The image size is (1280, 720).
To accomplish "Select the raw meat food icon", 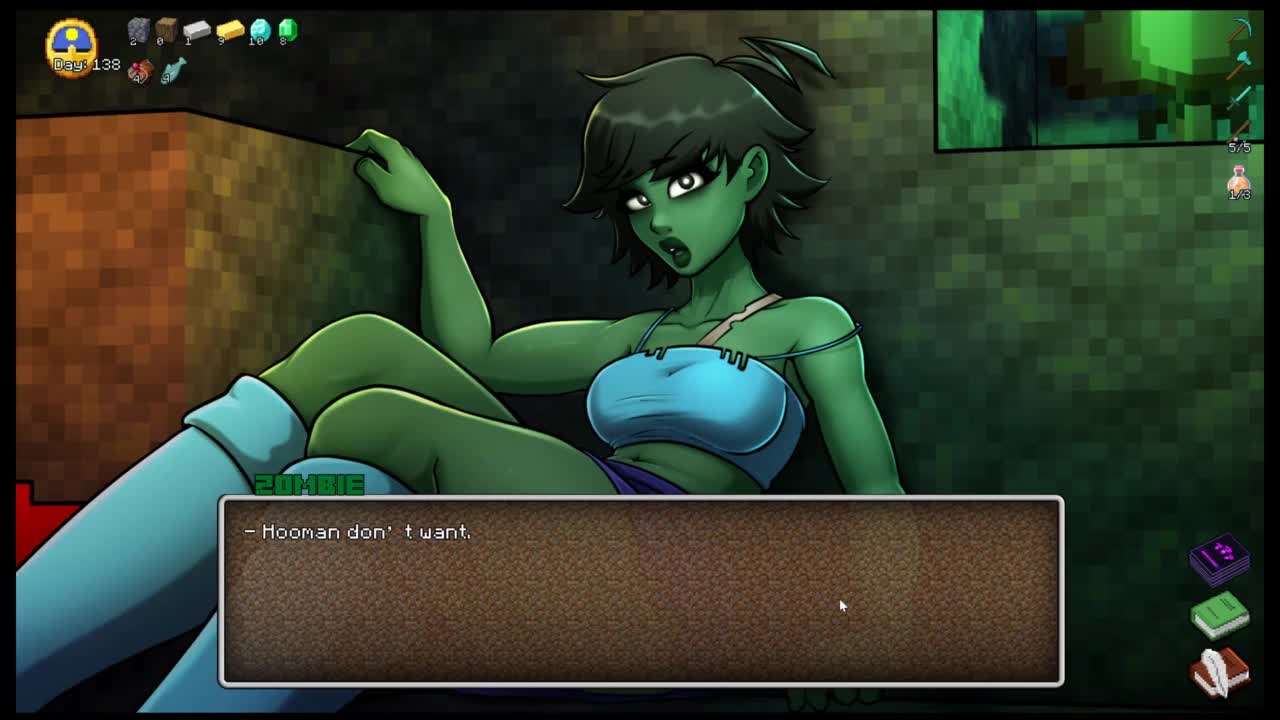I will click(x=140, y=70).
